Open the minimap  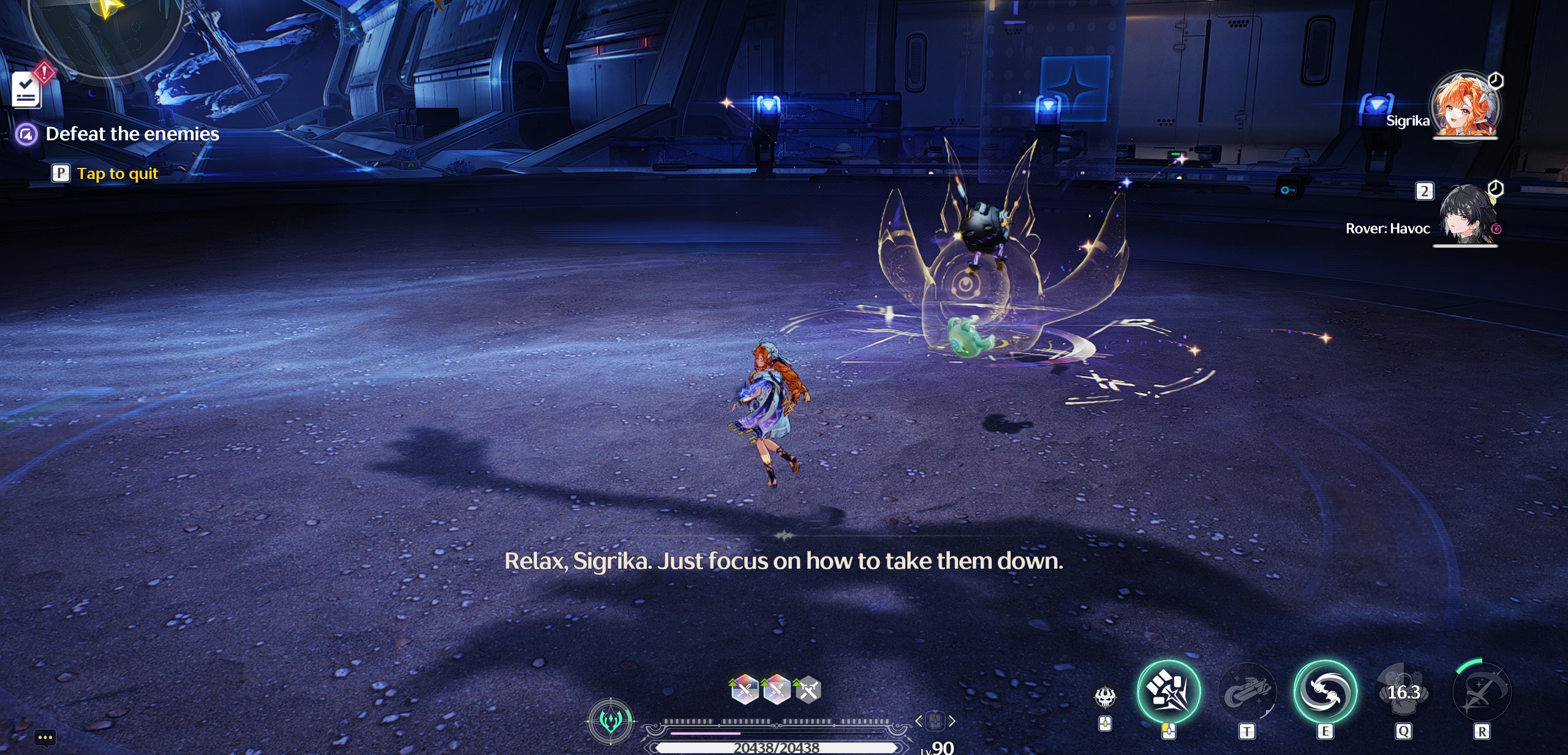tap(104, 31)
